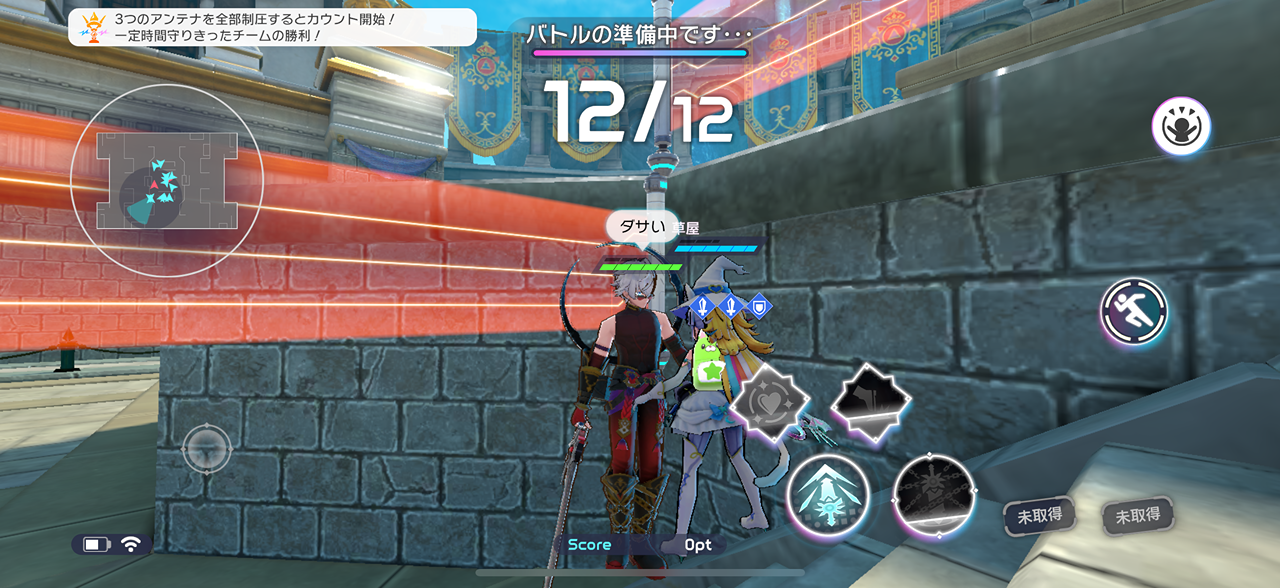The width and height of the screenshot is (1280, 588).
Task: Tap the crosshair target button
Action: tap(208, 448)
